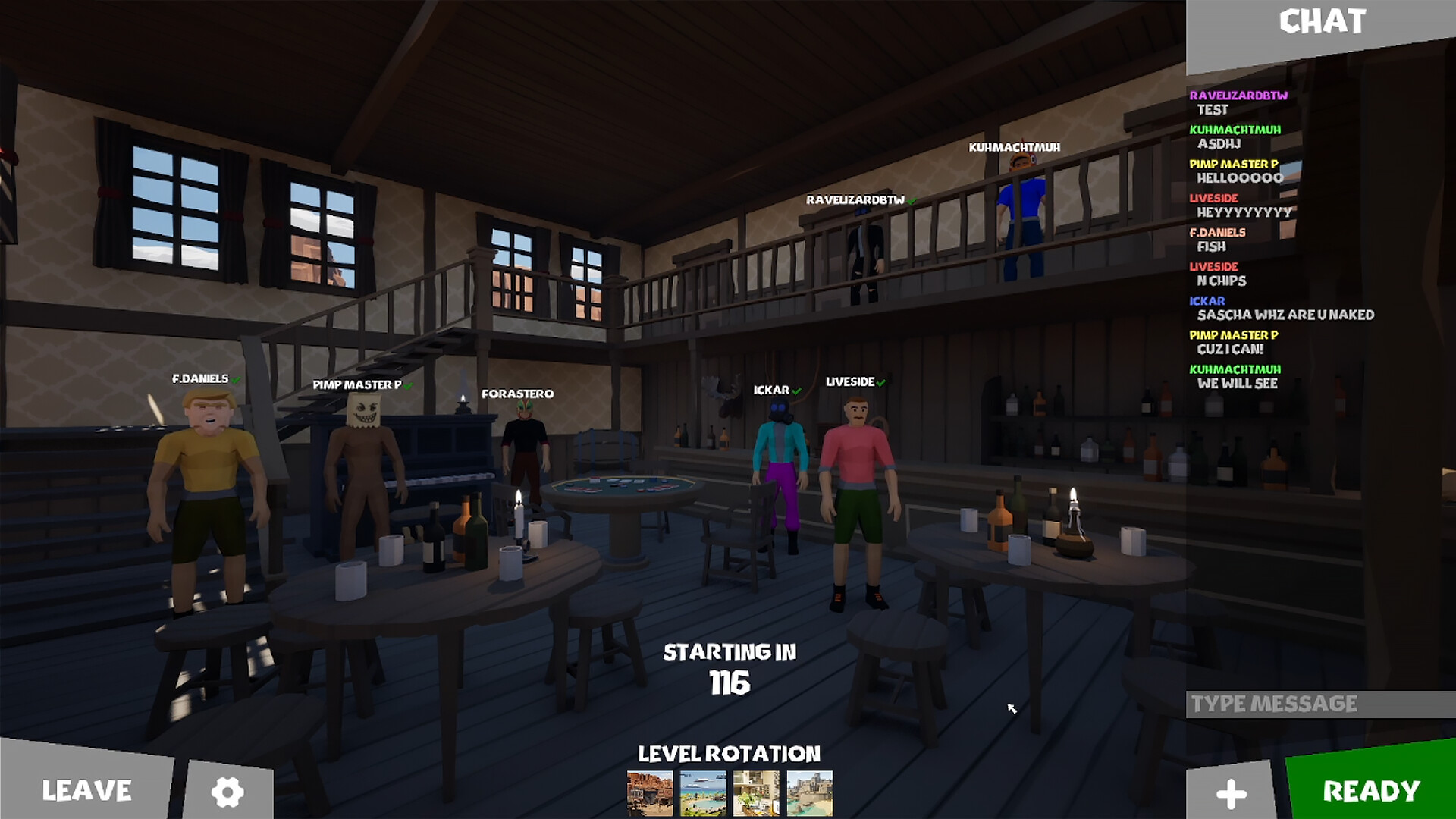
Task: Click the STARTING IN countdown timer
Action: 730,666
